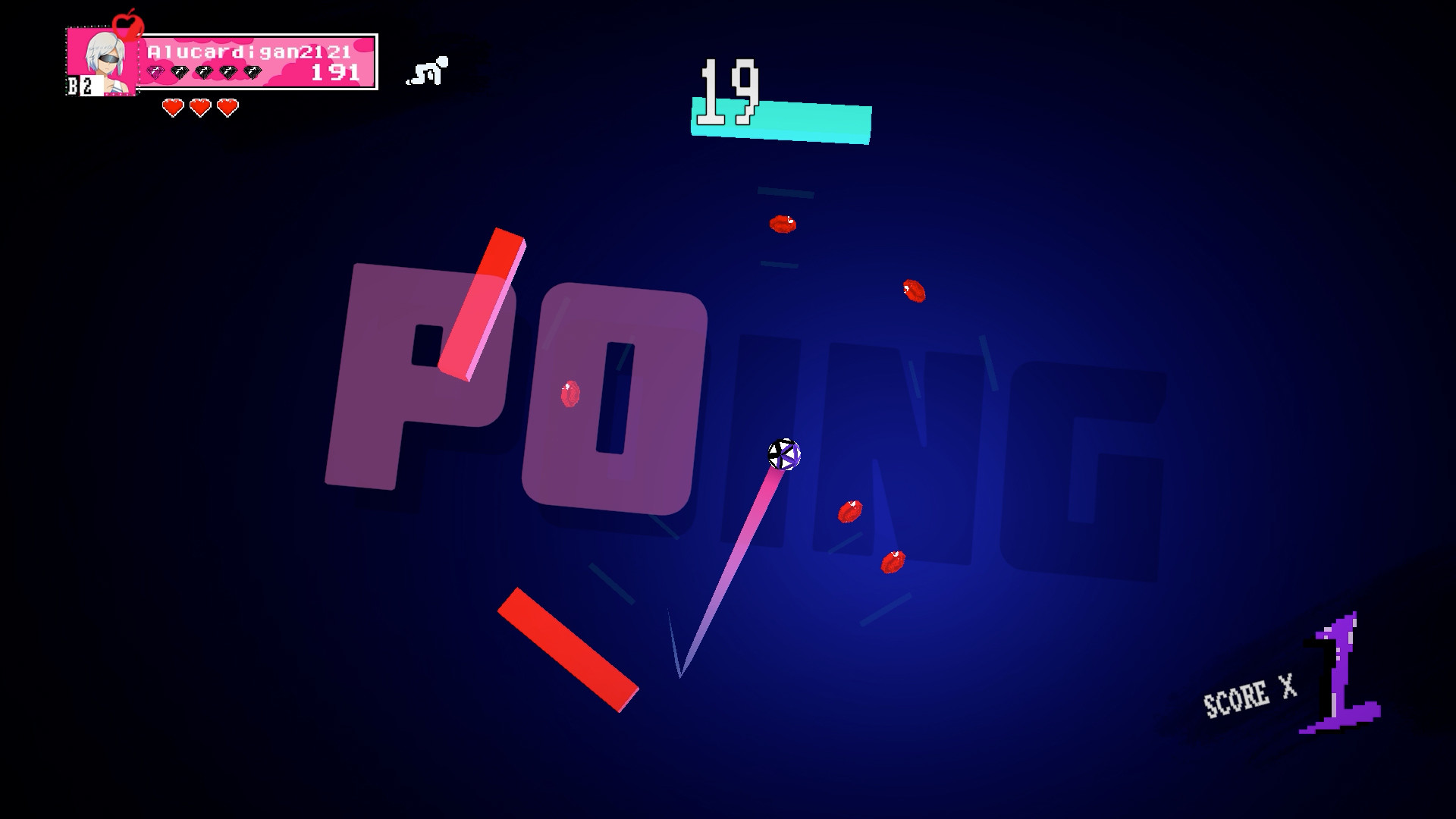This screenshot has width=1456, height=819.
Task: Click the first red heart
Action: (172, 107)
